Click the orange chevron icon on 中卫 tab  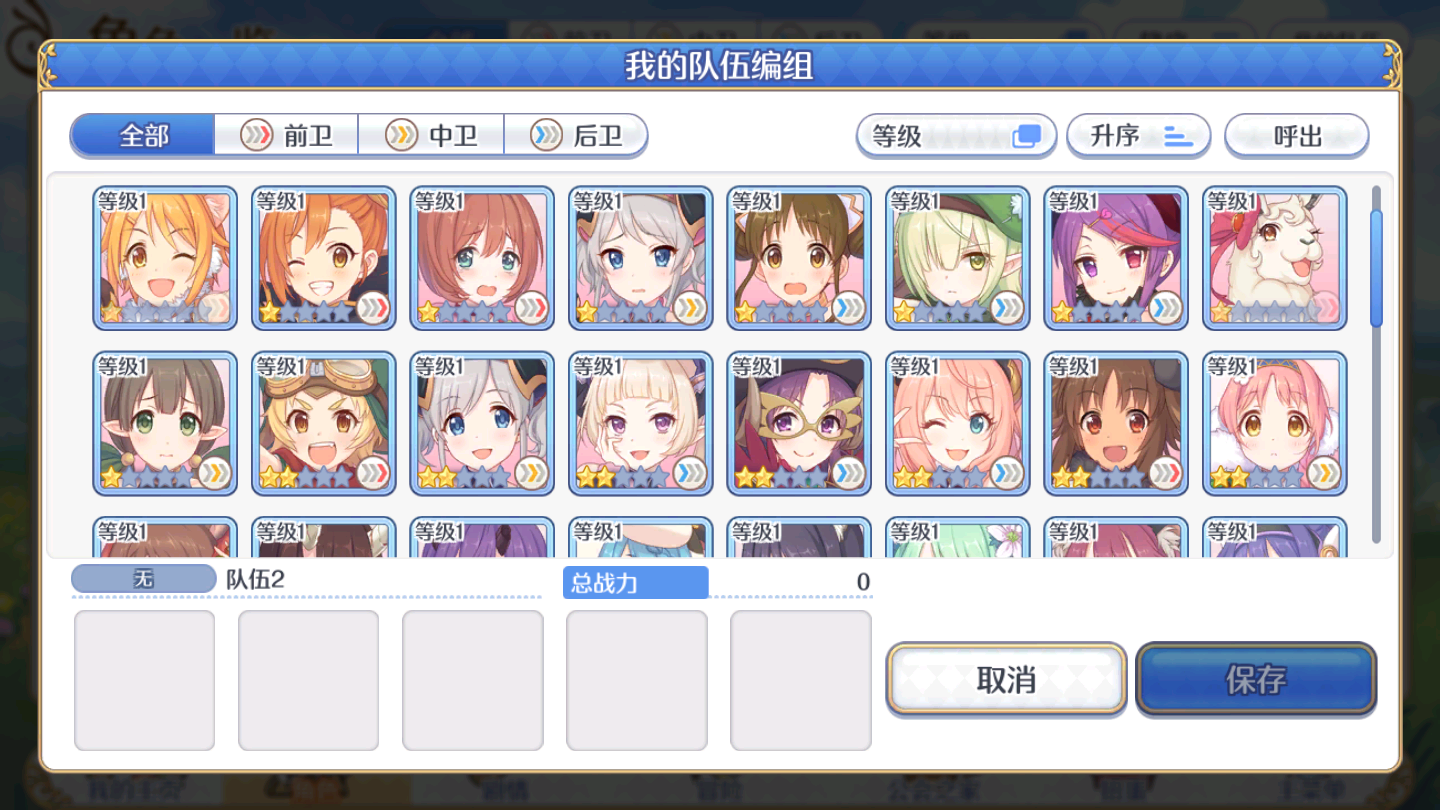pyautogui.click(x=399, y=136)
